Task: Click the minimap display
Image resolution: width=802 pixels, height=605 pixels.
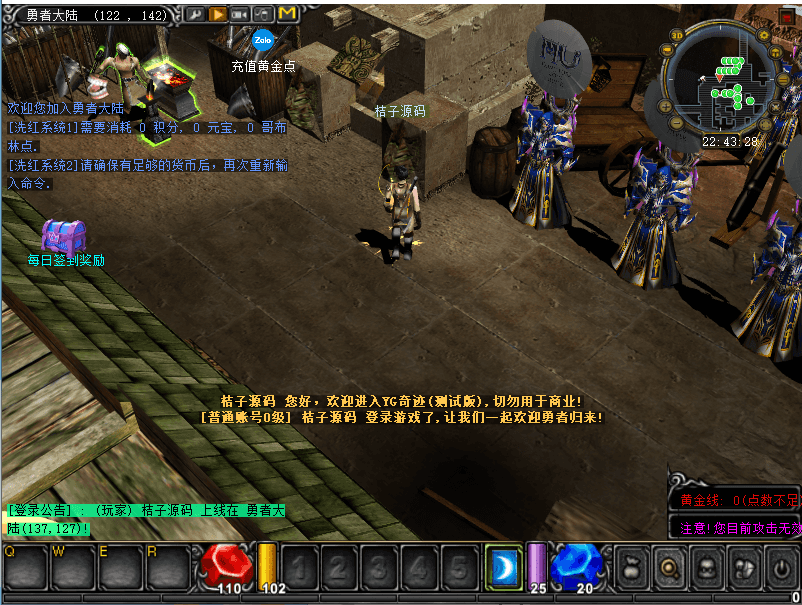Action: click(x=729, y=90)
